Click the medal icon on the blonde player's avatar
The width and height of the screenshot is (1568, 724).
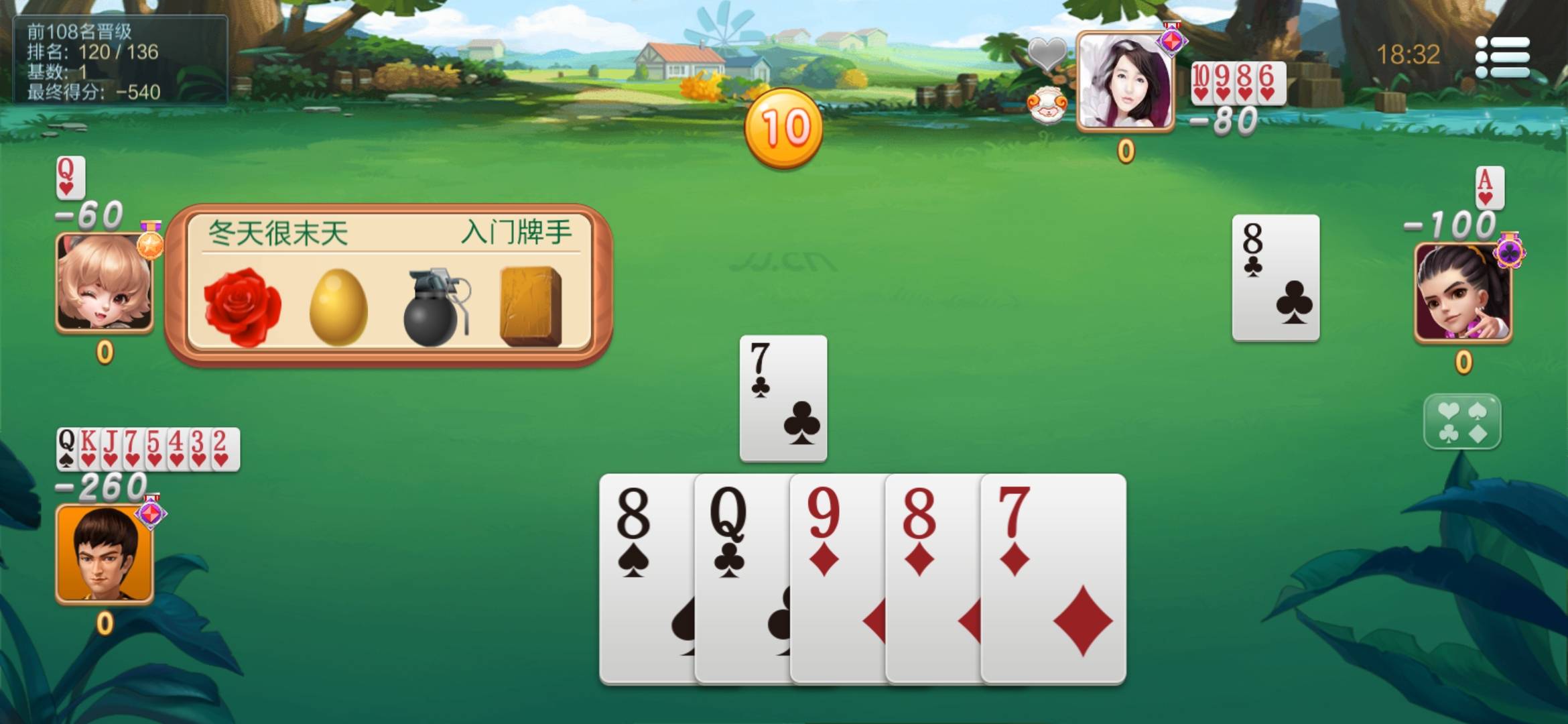(151, 245)
